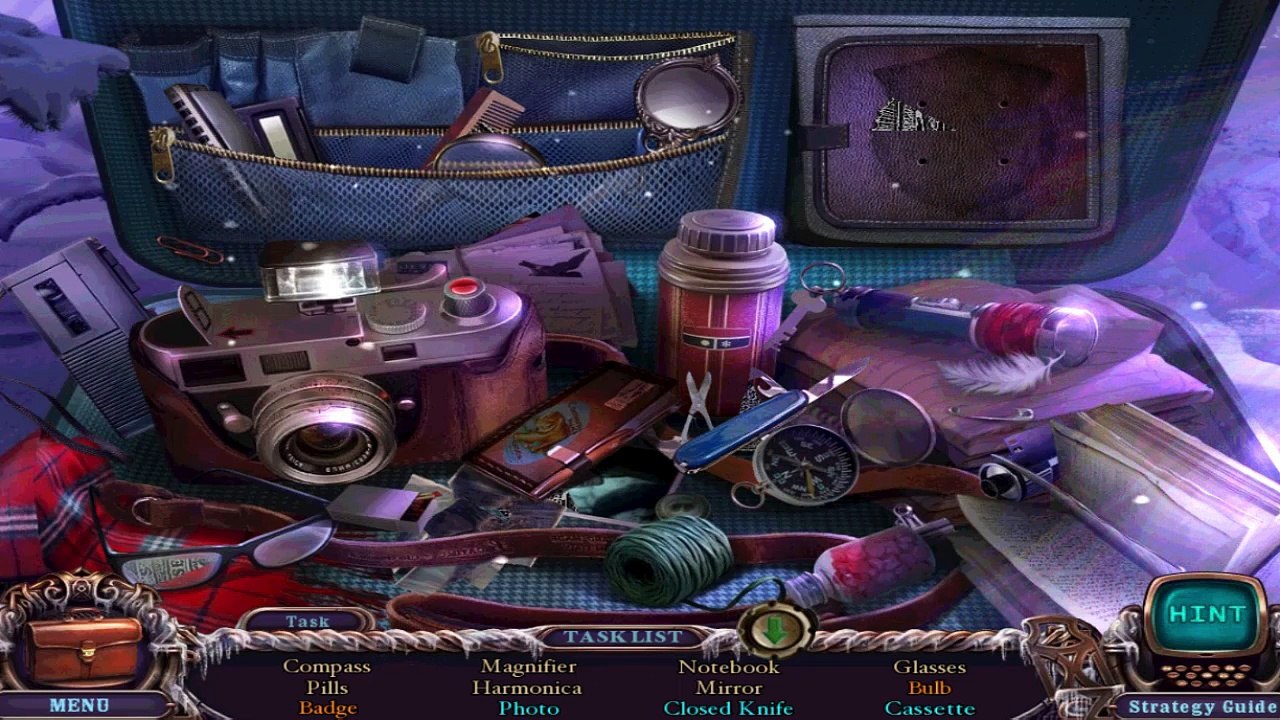Open the Strategy Guide
The image size is (1280, 720).
pyautogui.click(x=1202, y=707)
